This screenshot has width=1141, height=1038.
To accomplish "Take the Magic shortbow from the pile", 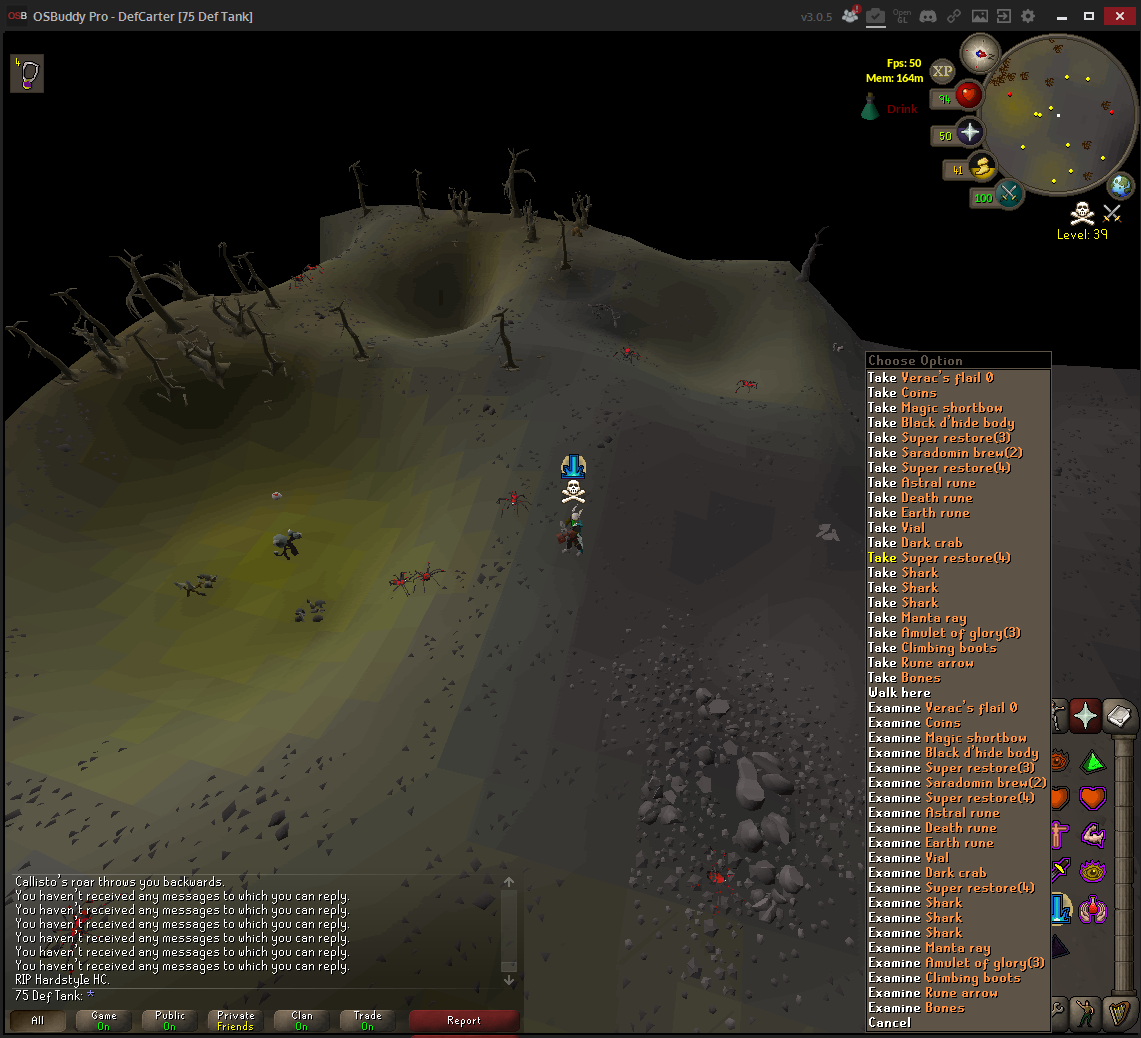I will [934, 408].
